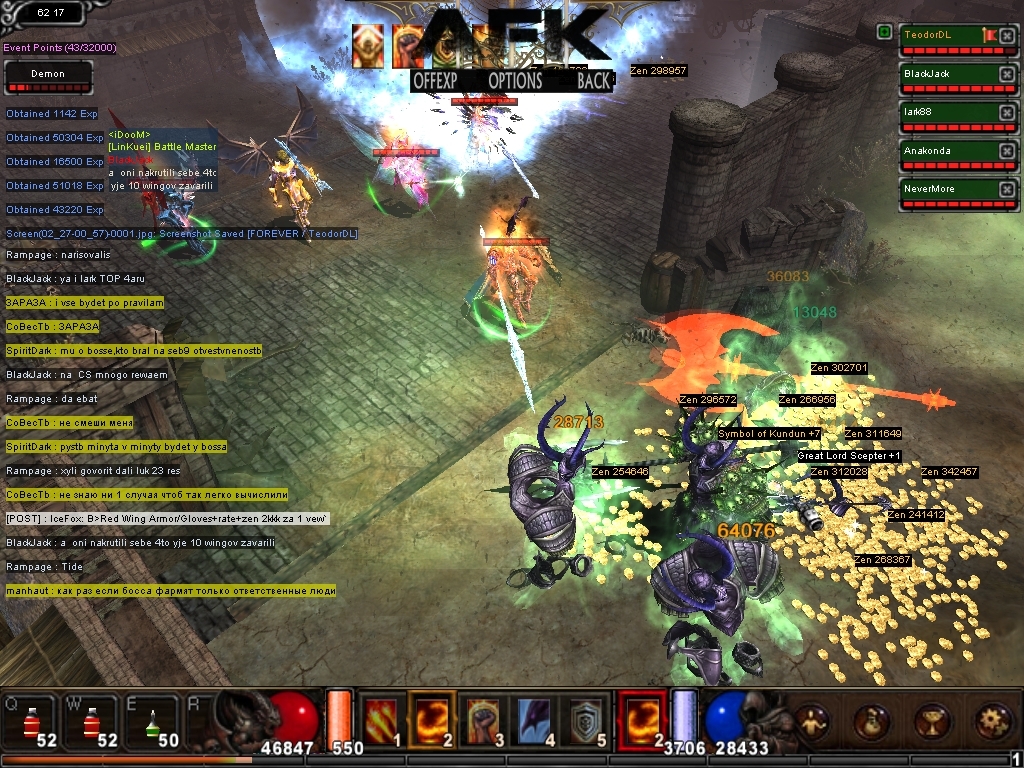
Task: Open the red-framed active skill selector
Action: pyautogui.click(x=641, y=718)
